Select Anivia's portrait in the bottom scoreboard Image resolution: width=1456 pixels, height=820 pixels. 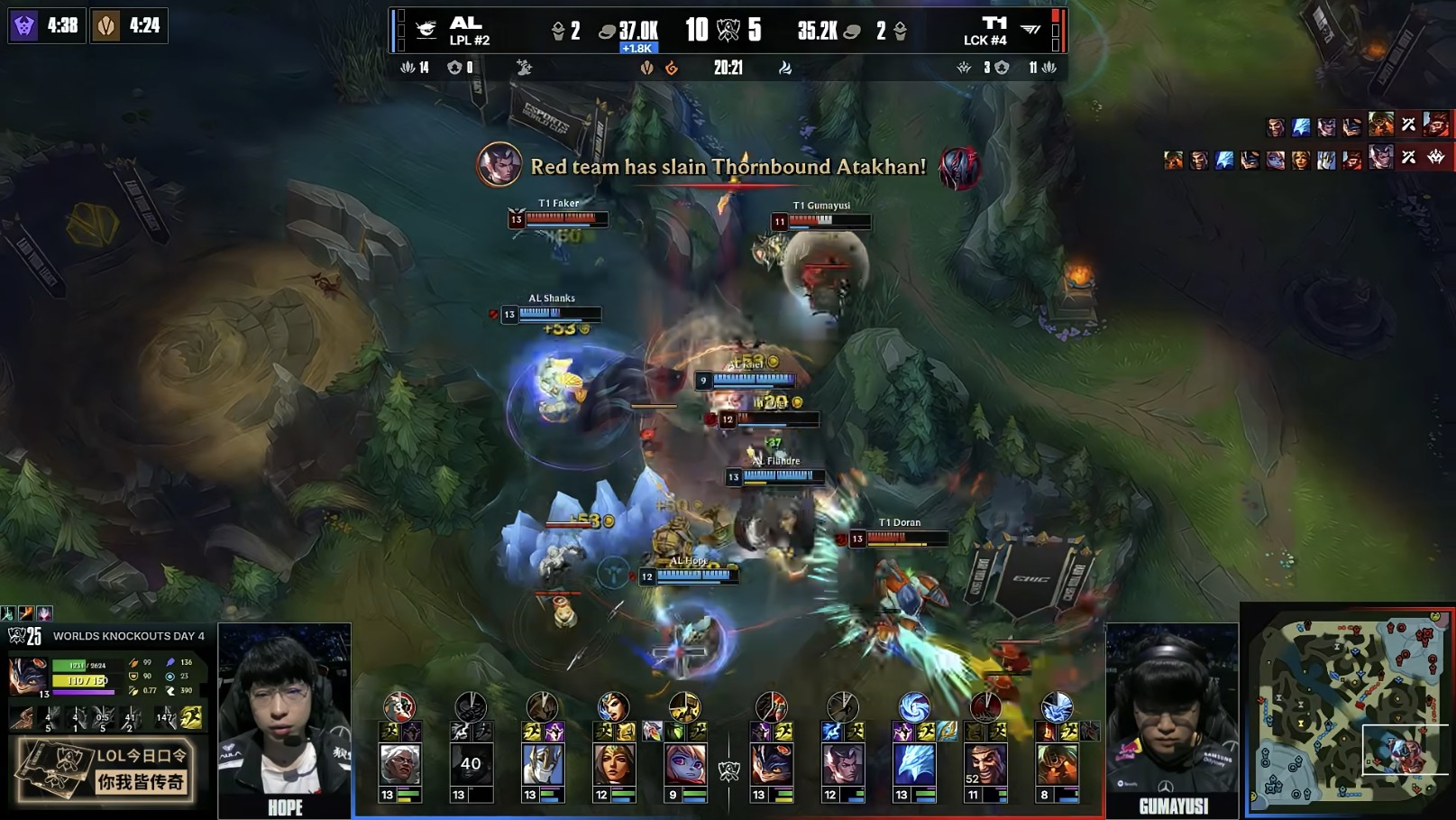coord(914,764)
